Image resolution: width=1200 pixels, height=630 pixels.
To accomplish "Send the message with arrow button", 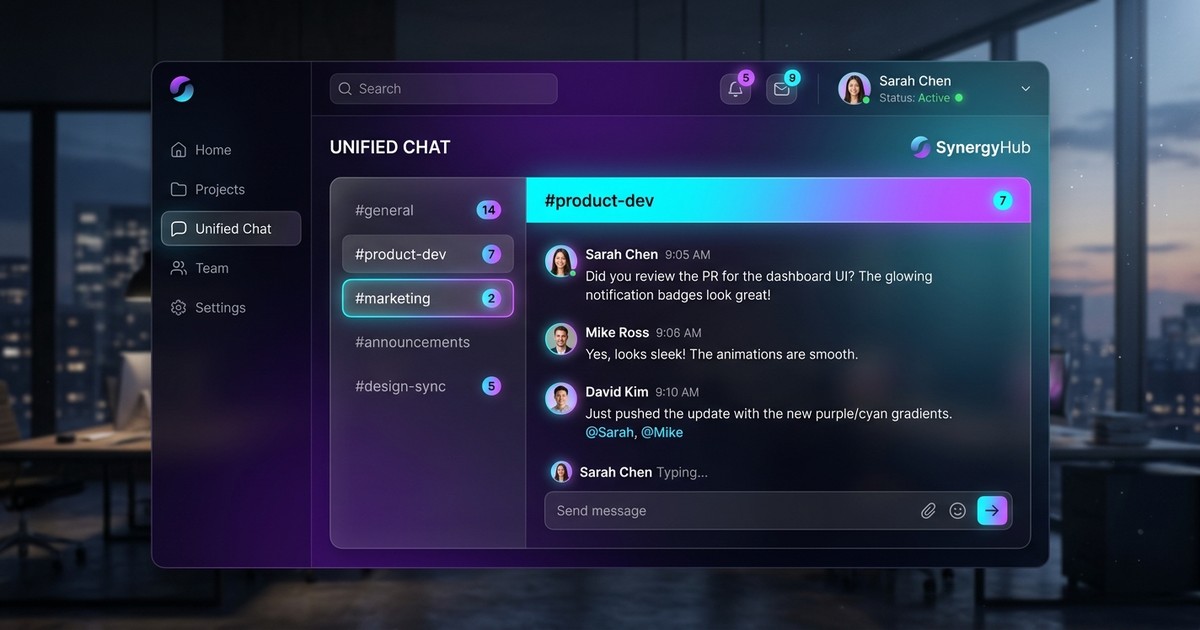I will pos(992,510).
